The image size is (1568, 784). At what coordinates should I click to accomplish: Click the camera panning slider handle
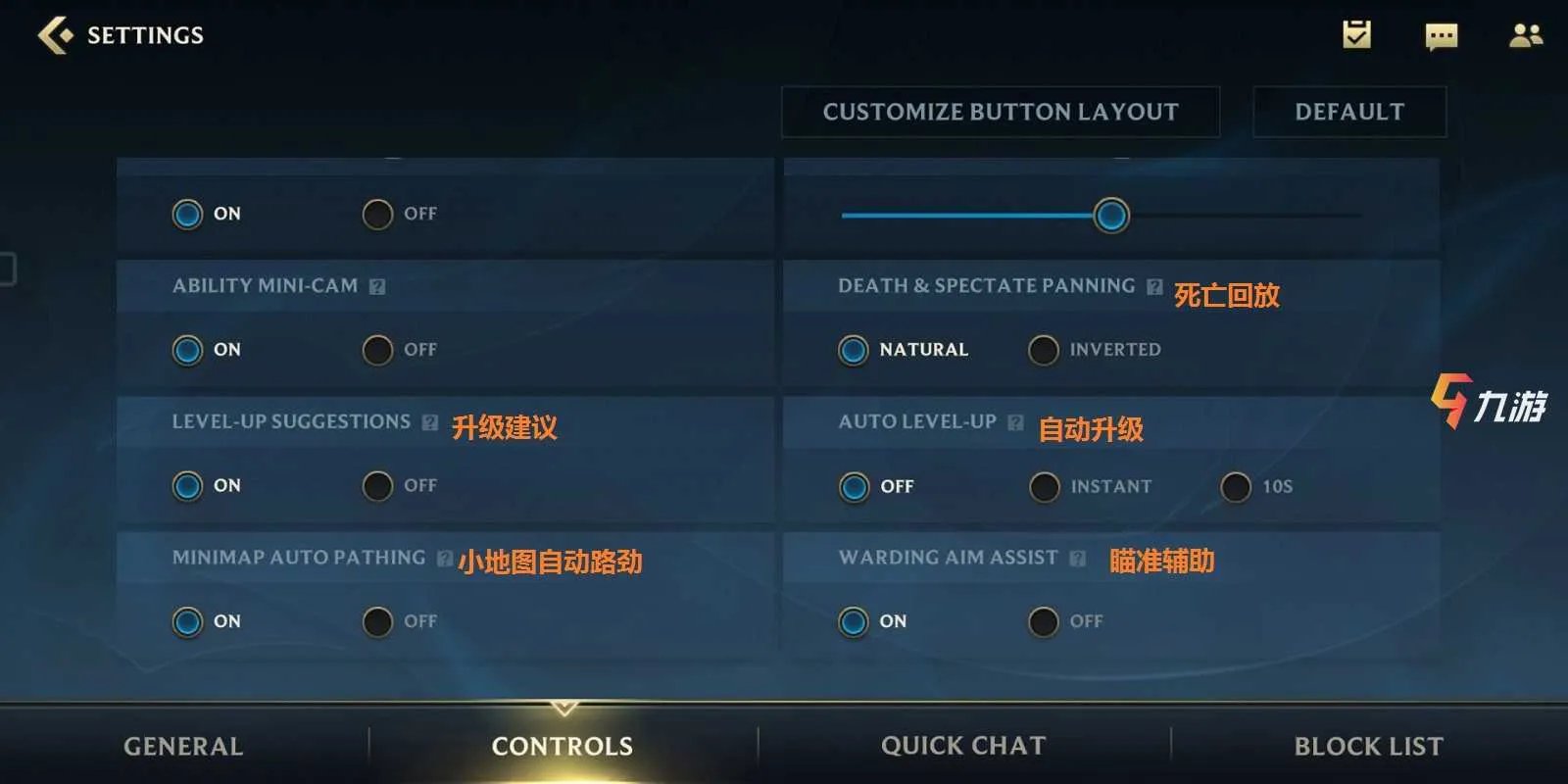point(1110,215)
